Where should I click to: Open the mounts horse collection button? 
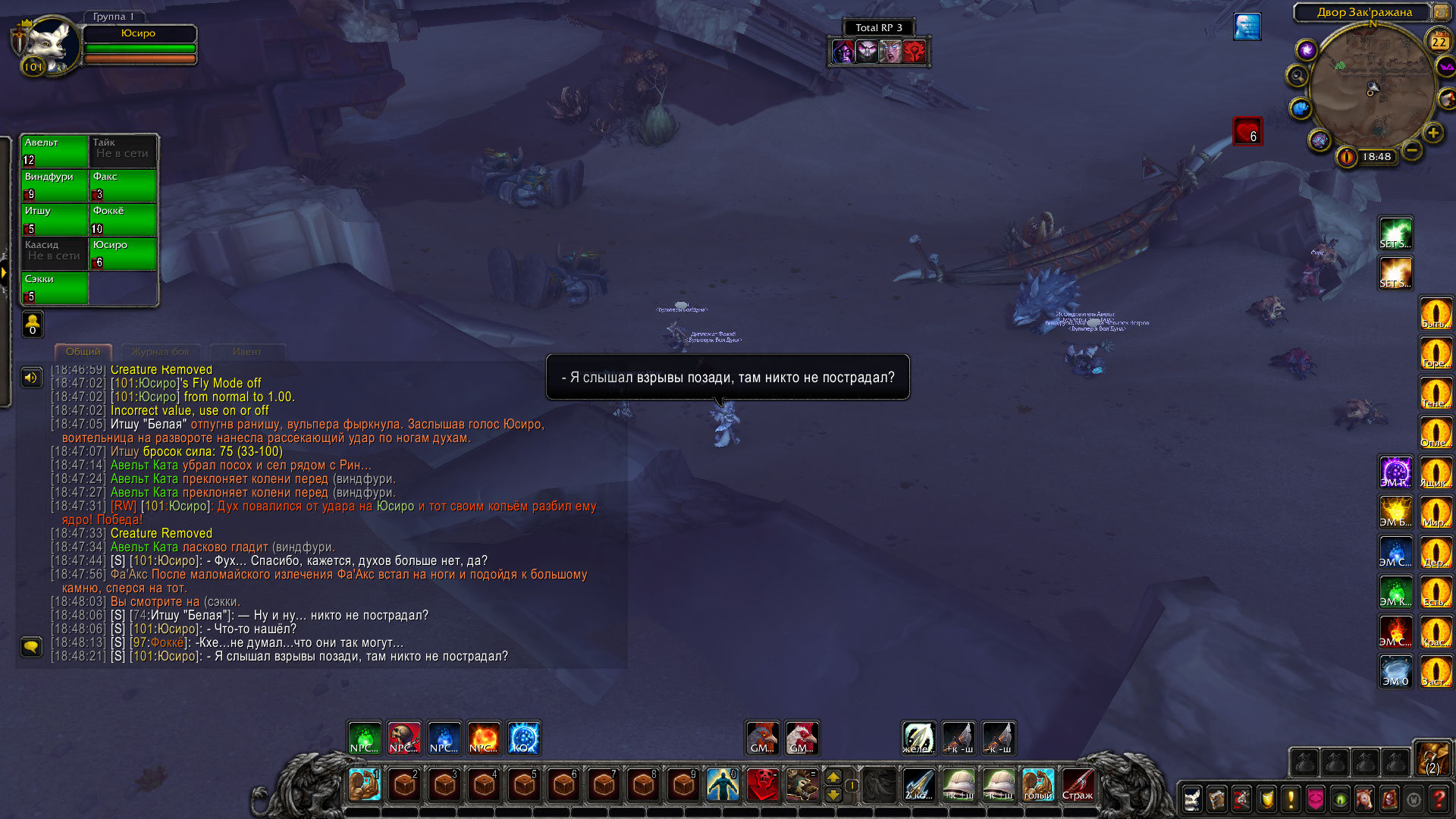(x=1364, y=799)
